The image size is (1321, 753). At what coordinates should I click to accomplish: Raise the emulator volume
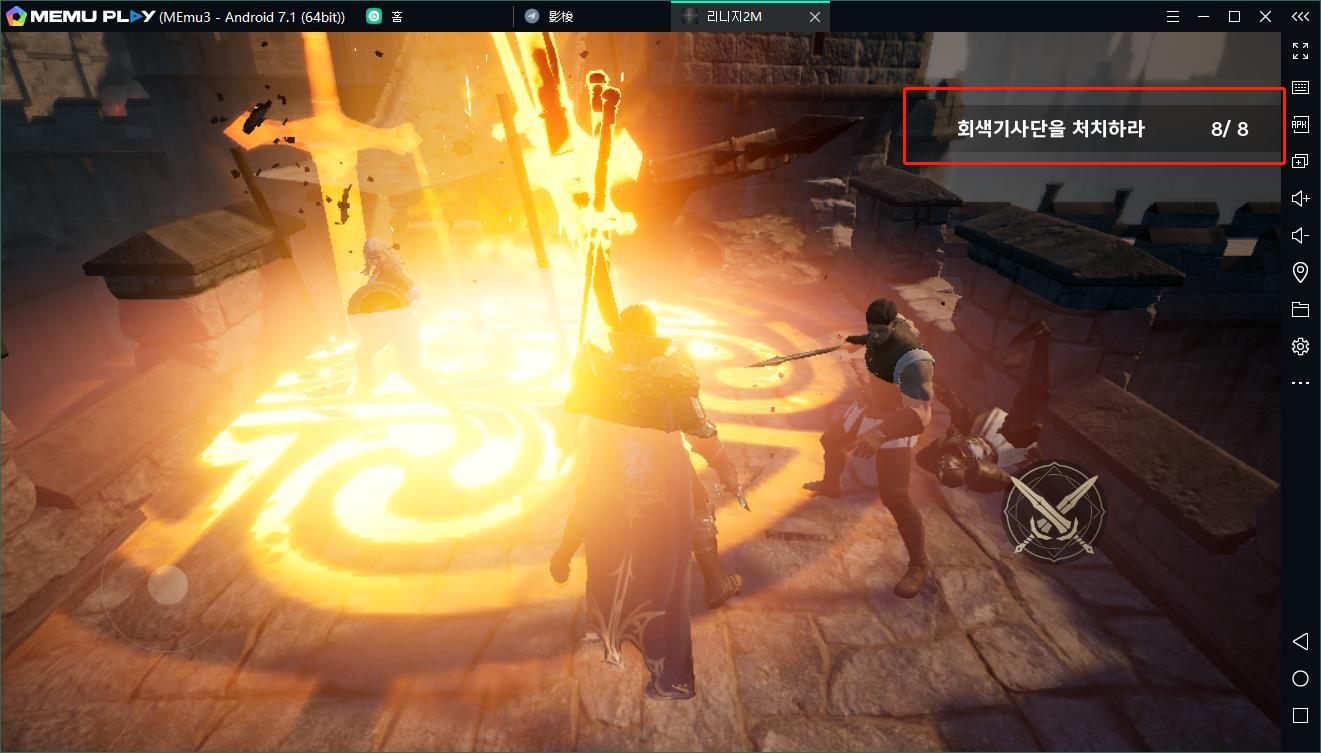[x=1300, y=199]
